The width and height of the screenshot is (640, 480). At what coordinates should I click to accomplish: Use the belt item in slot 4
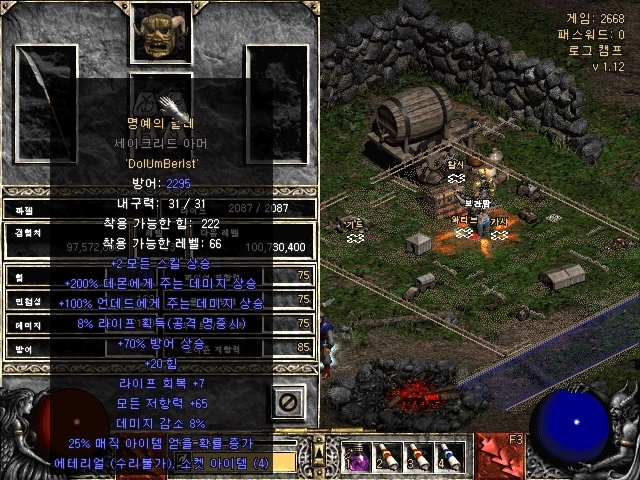[451, 457]
